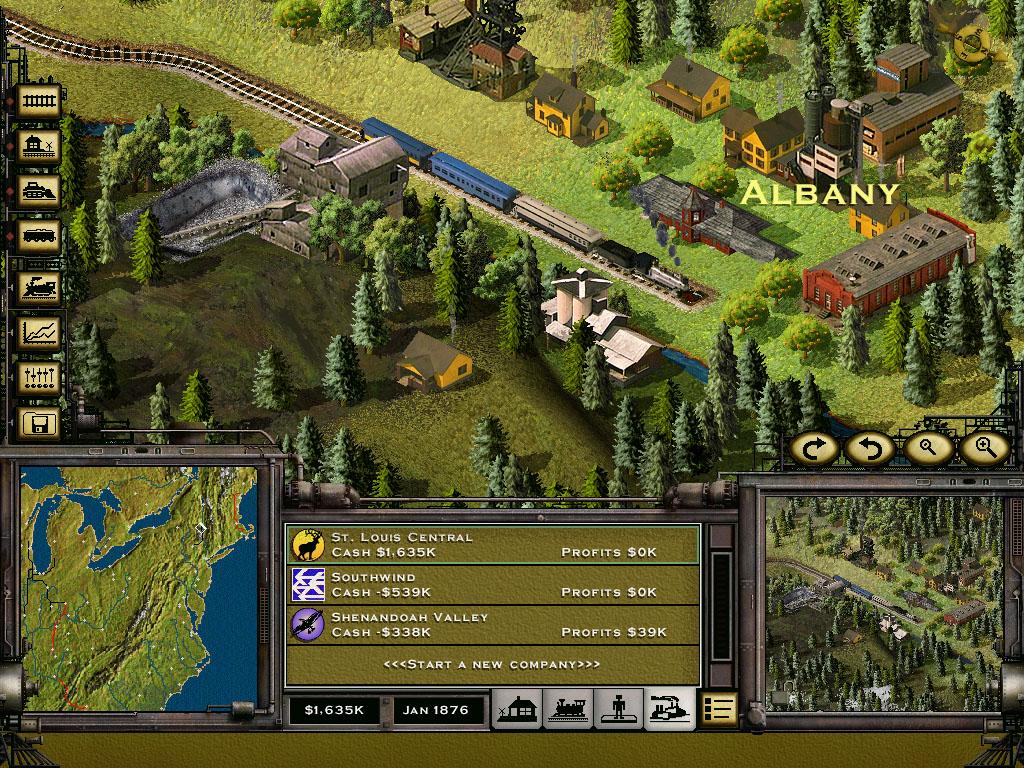Activate the bulldozer tool
Screen dimensions: 1024x768
[40, 191]
